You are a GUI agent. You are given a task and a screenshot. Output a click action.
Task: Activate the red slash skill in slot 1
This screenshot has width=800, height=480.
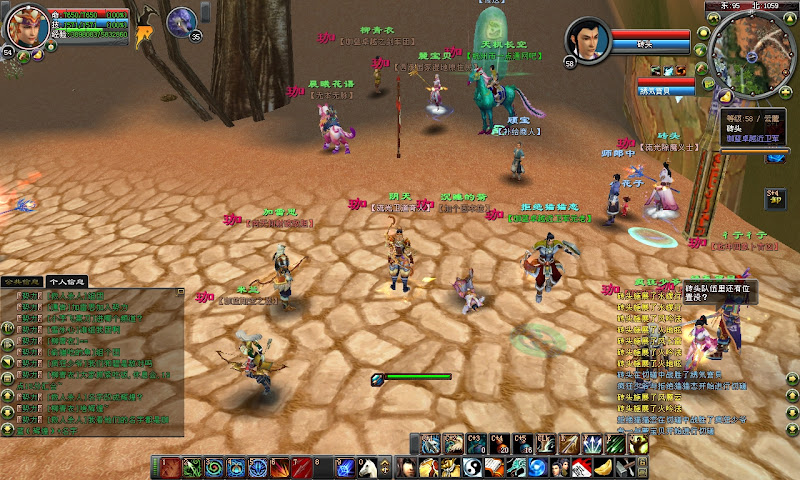pos(169,467)
